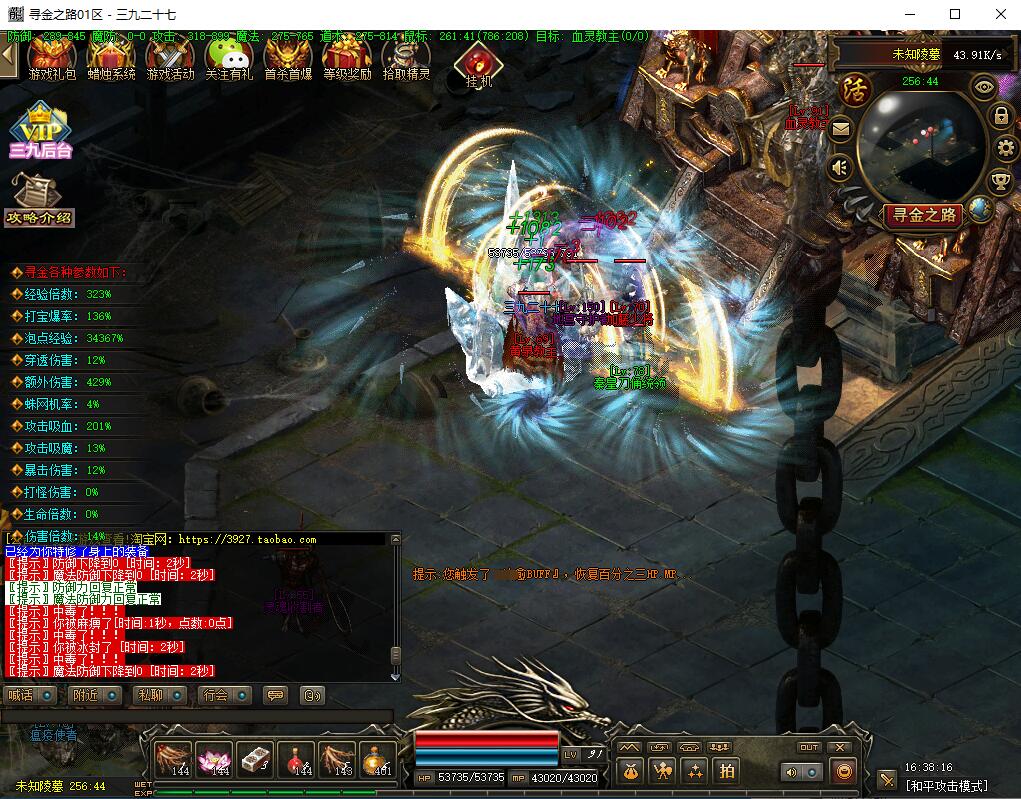Open the 等级奖励 level rewards

tap(347, 58)
